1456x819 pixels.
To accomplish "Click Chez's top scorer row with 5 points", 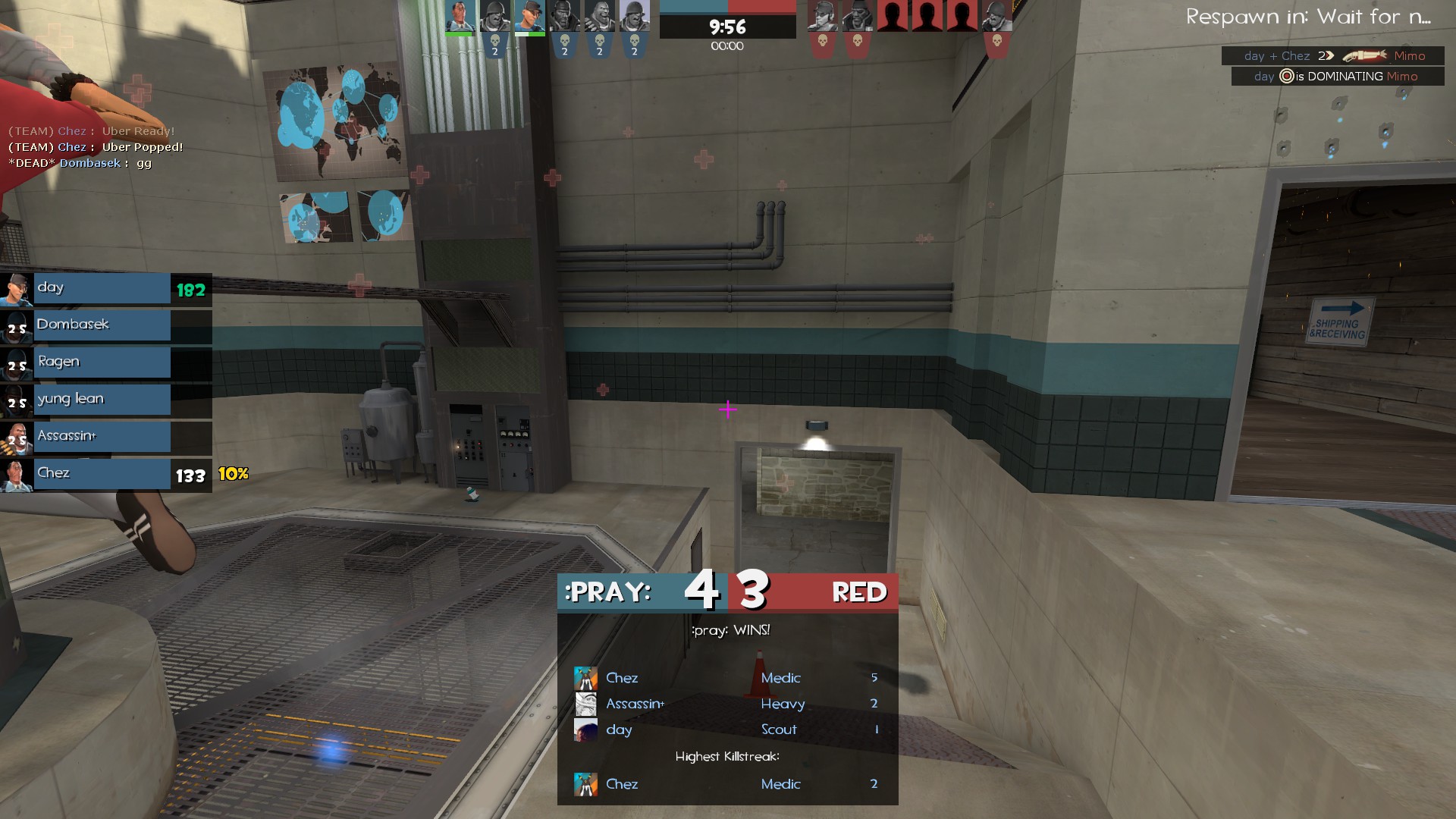I will [726, 678].
